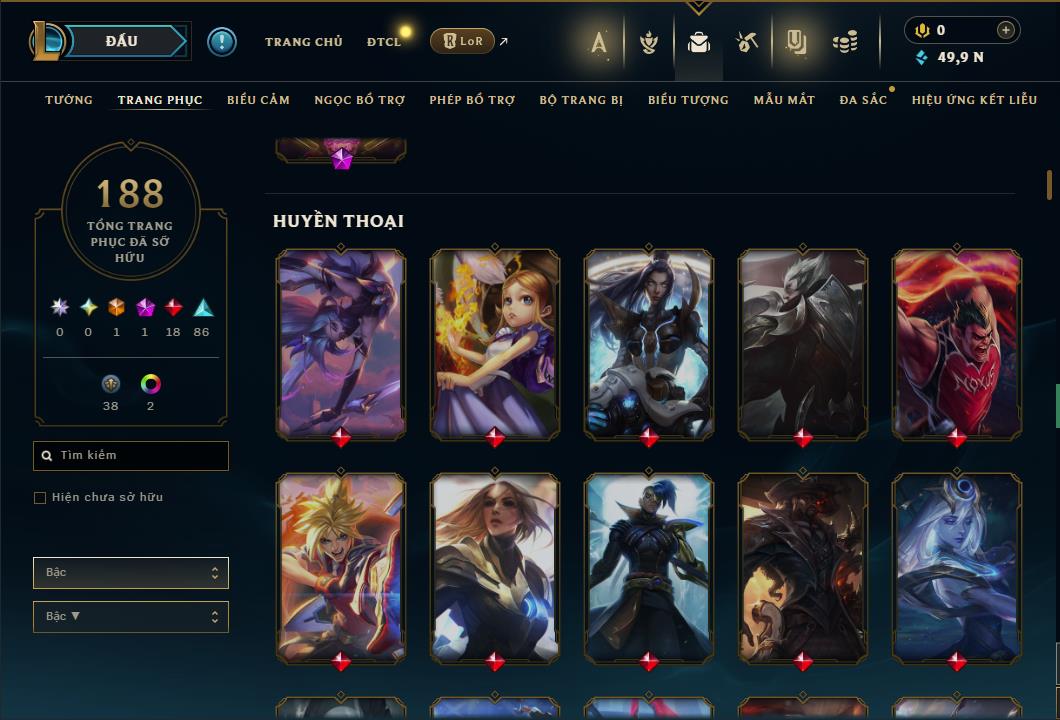Open the coin stack store icon

tap(845, 42)
